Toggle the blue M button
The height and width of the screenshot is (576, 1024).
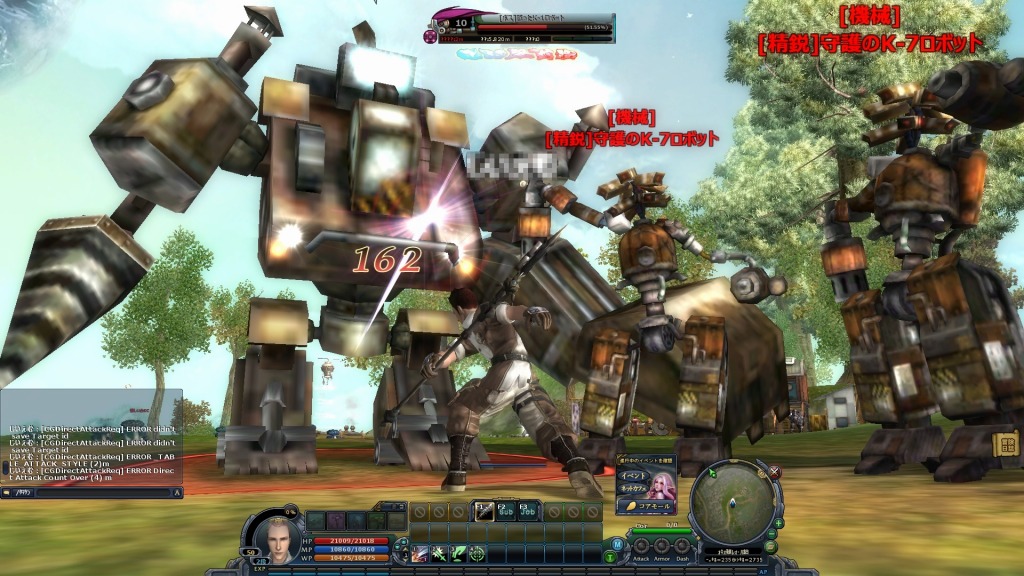click(x=617, y=543)
